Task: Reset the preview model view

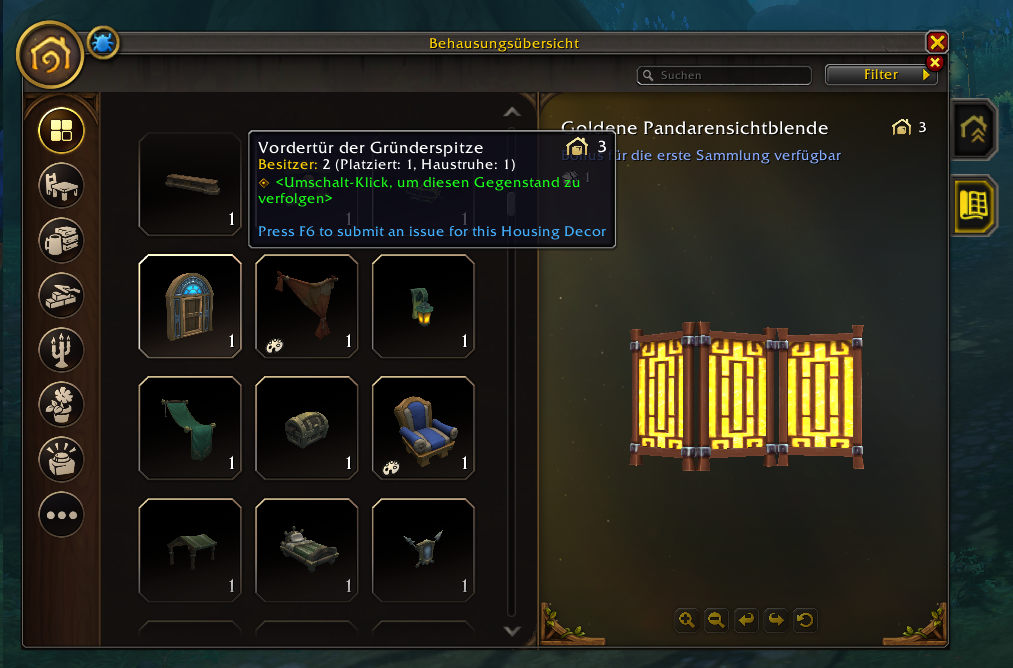Action: [x=805, y=620]
